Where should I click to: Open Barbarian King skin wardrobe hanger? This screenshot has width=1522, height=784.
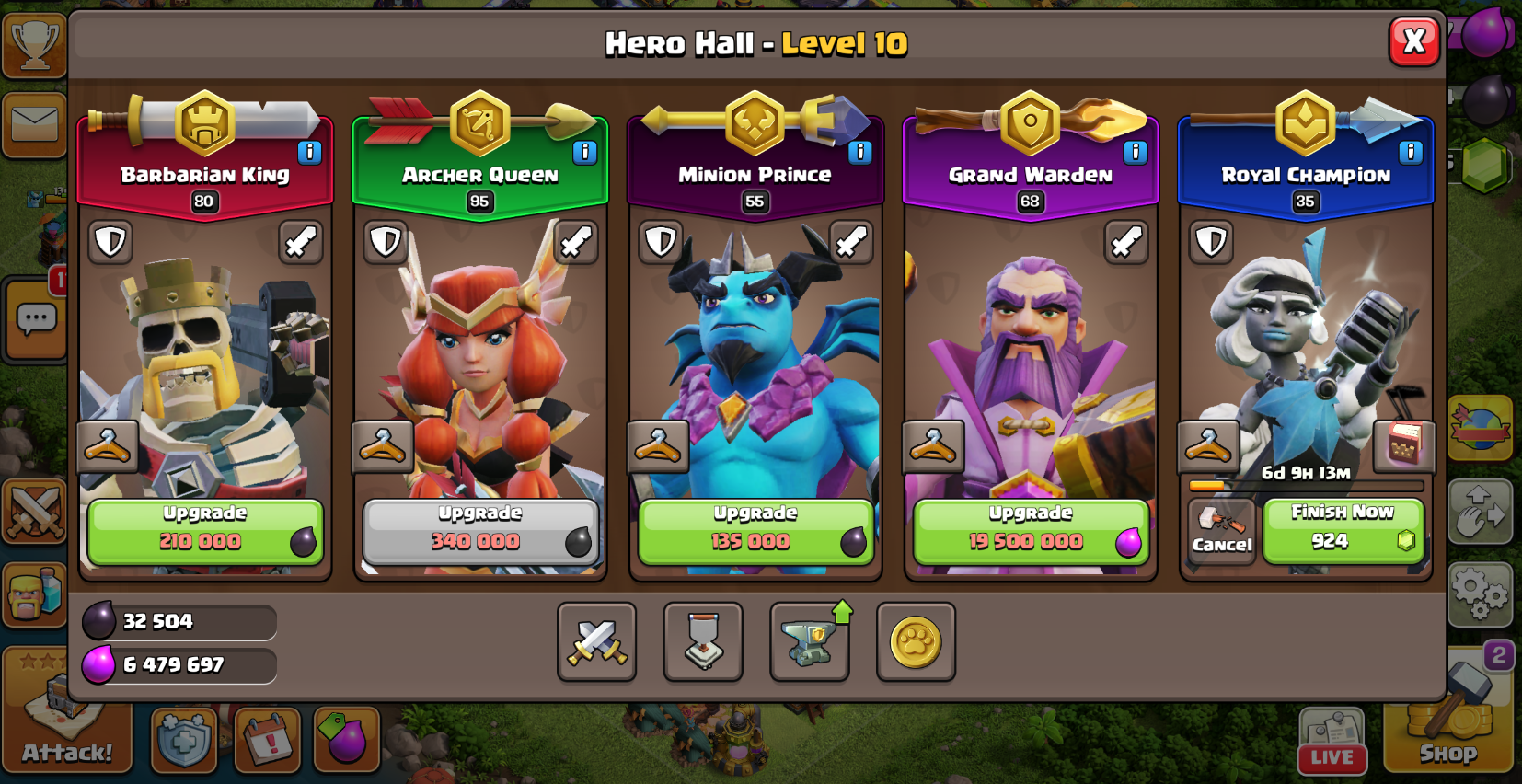[x=107, y=446]
